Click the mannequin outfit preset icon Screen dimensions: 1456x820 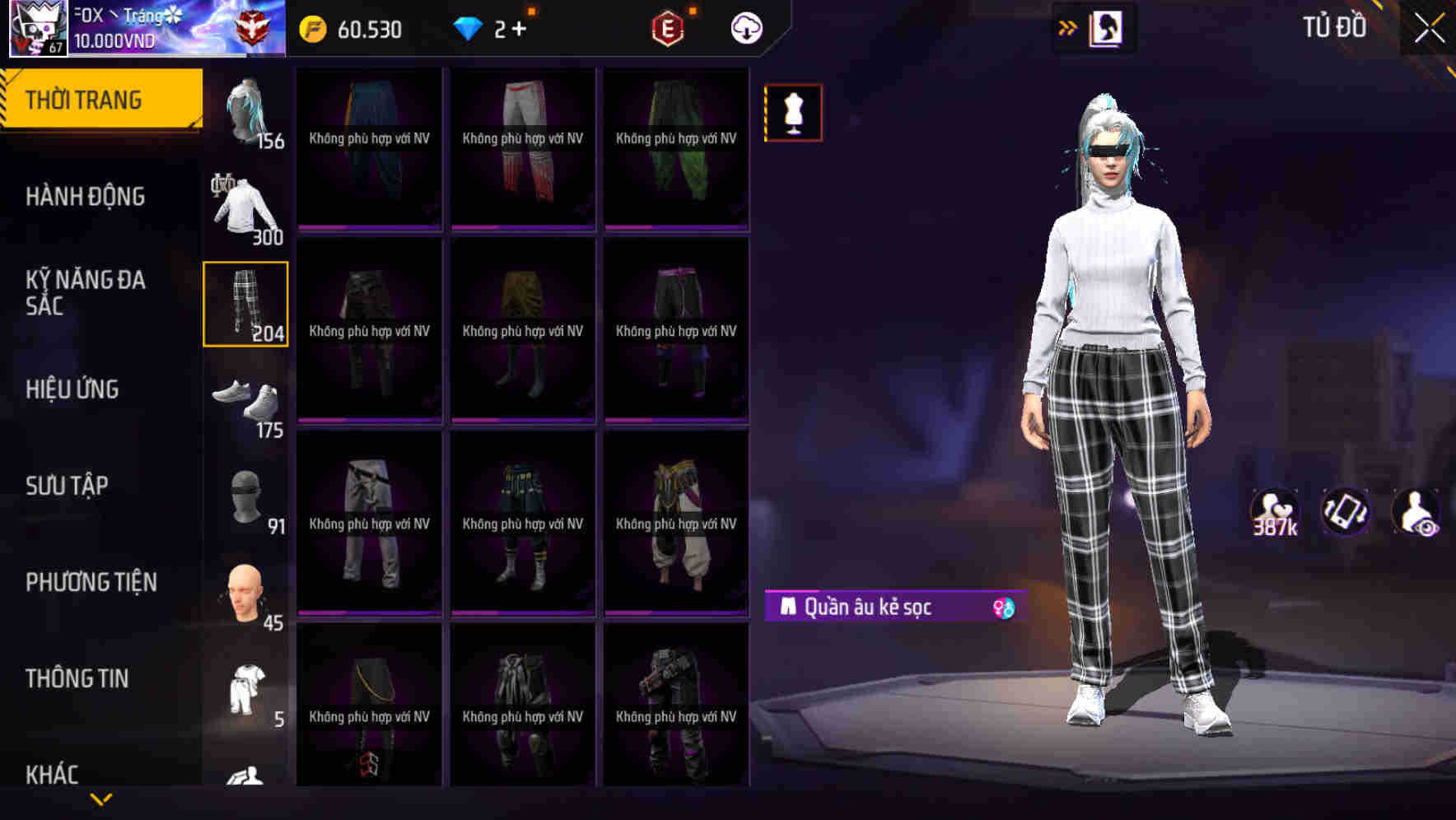(793, 112)
